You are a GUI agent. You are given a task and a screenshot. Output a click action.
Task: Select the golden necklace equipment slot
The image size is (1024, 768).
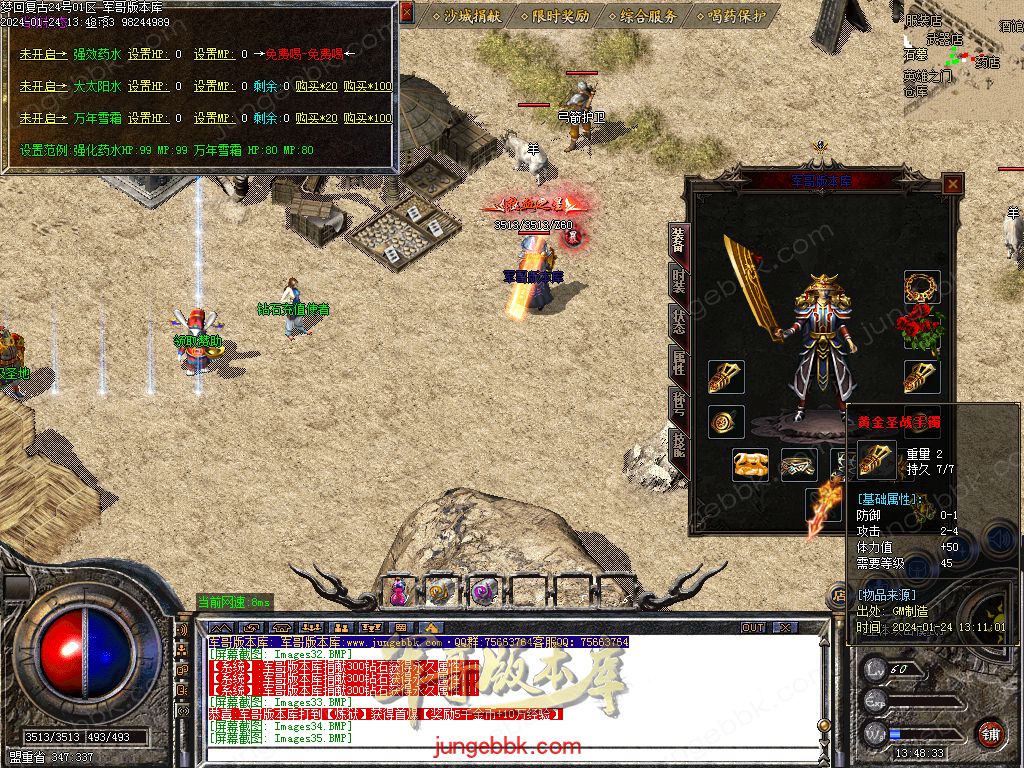922,288
